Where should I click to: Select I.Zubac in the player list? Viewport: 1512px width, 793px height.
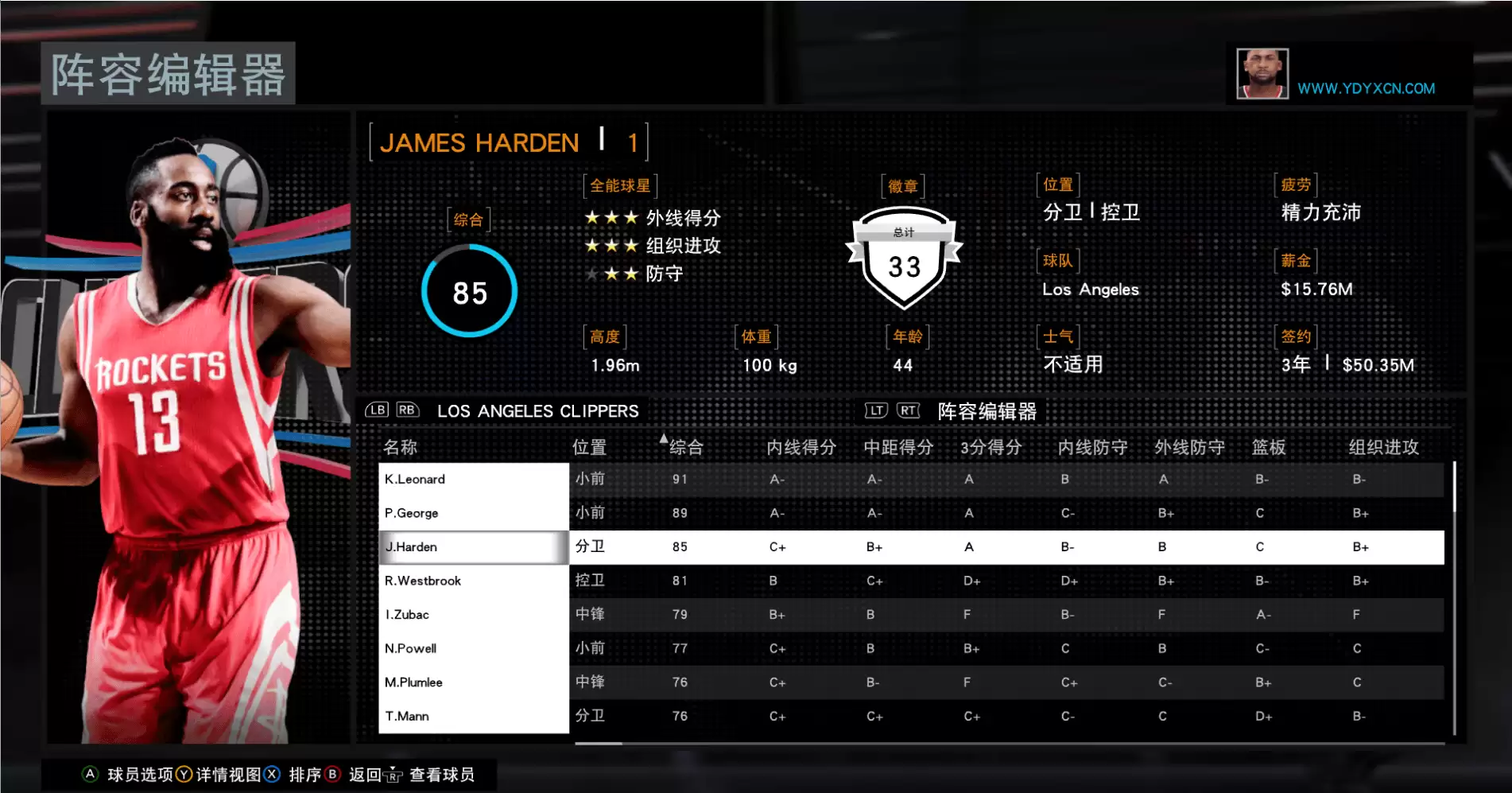point(474,615)
